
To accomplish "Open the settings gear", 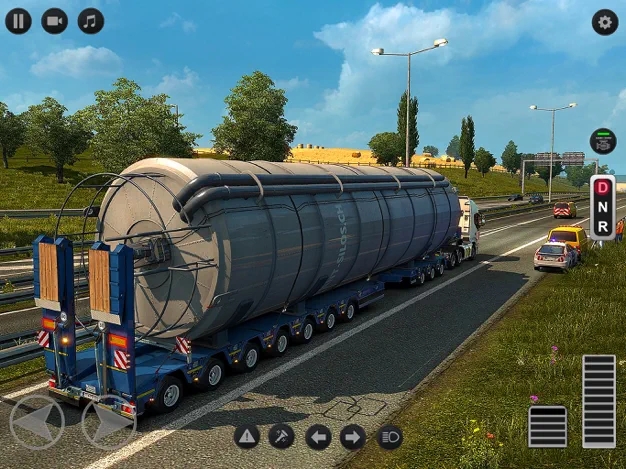I will [604, 22].
